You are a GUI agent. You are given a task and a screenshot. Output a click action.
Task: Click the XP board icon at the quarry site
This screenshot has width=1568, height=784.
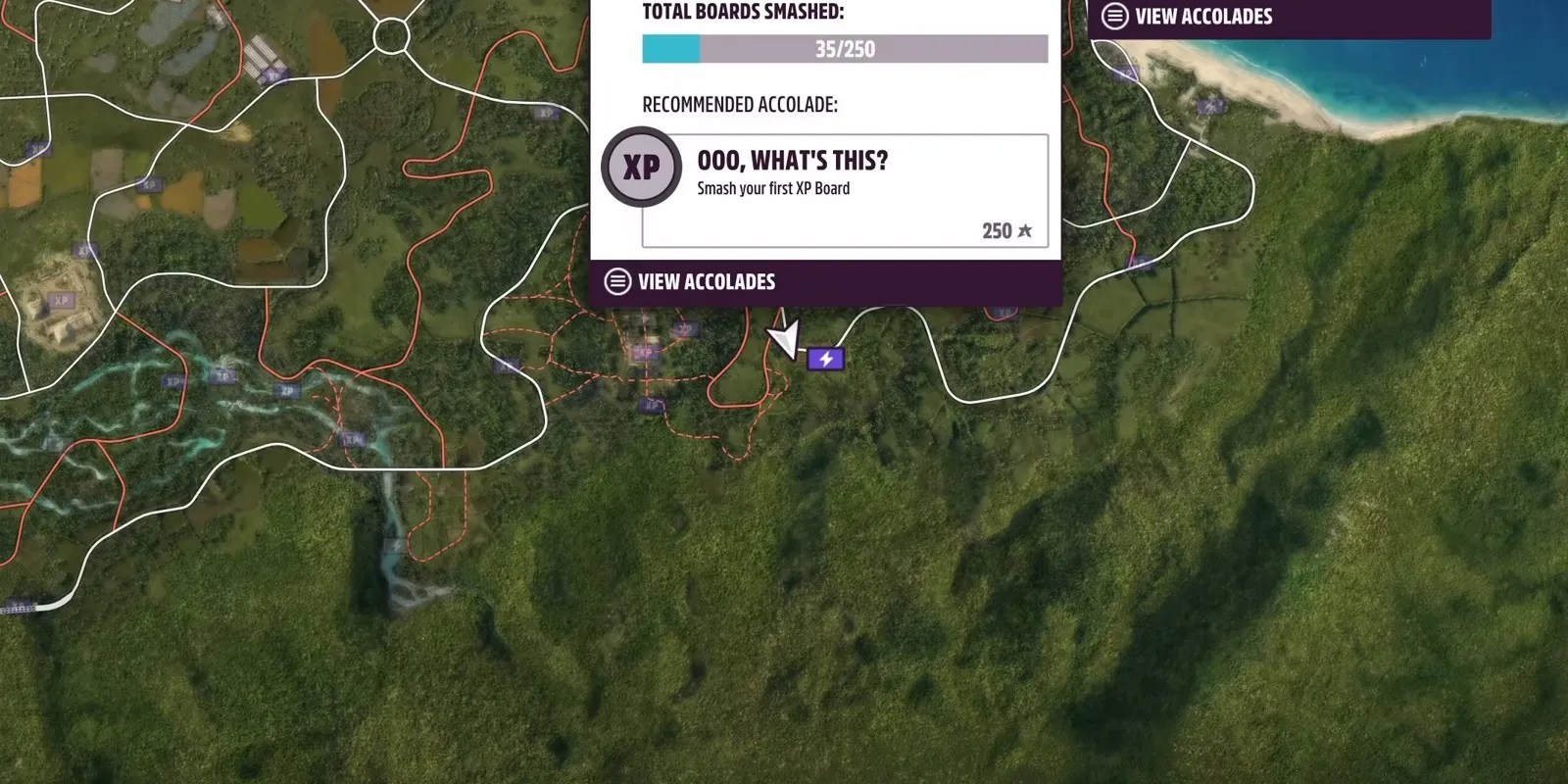[61, 300]
